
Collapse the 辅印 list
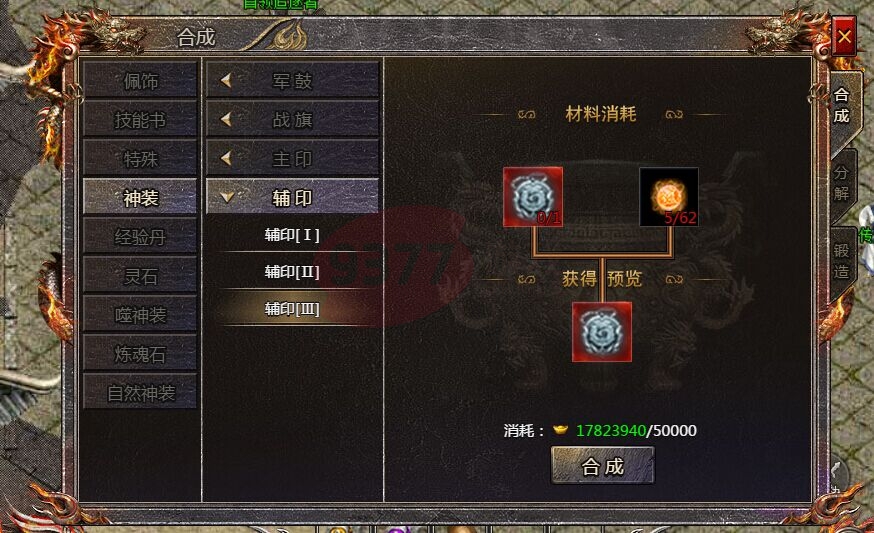292,198
